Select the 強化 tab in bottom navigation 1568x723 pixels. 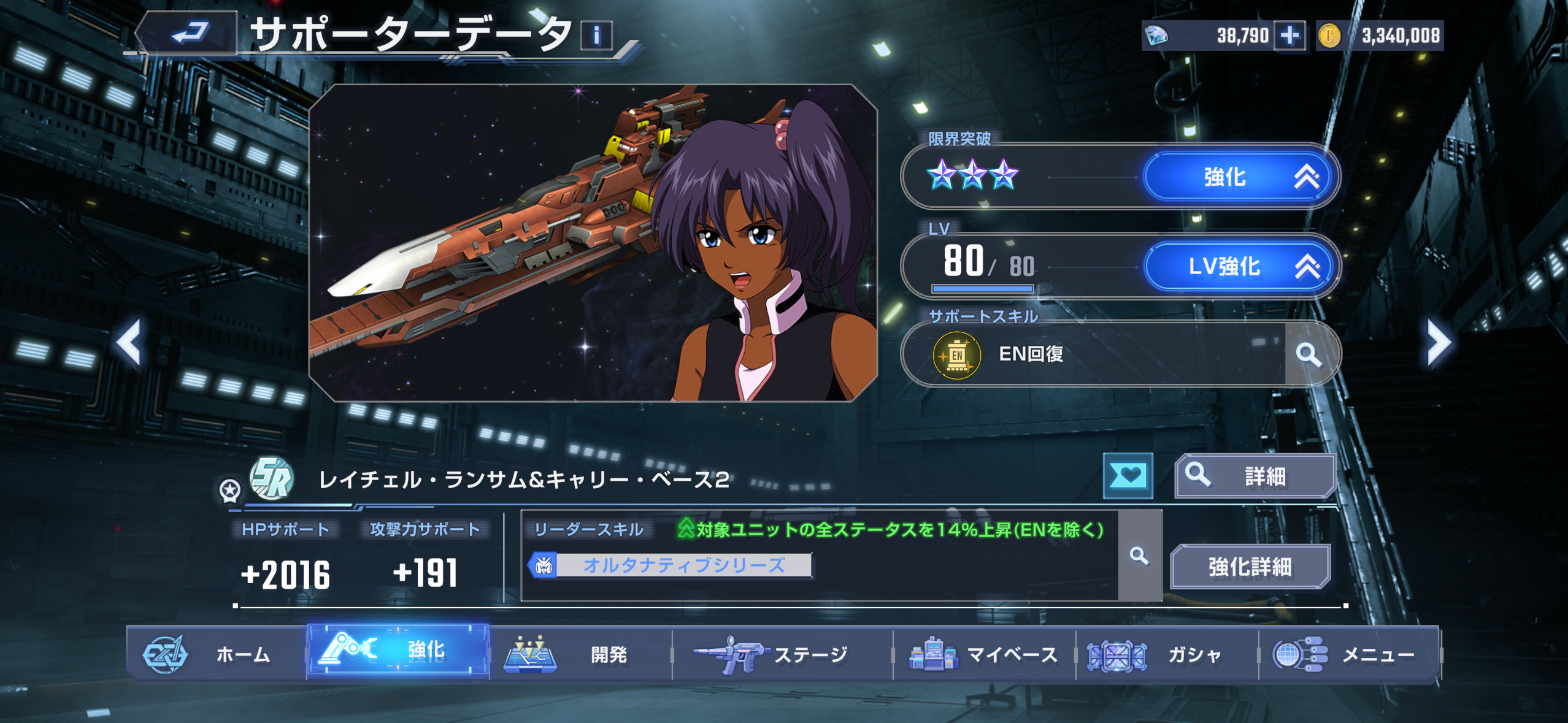pyautogui.click(x=398, y=650)
